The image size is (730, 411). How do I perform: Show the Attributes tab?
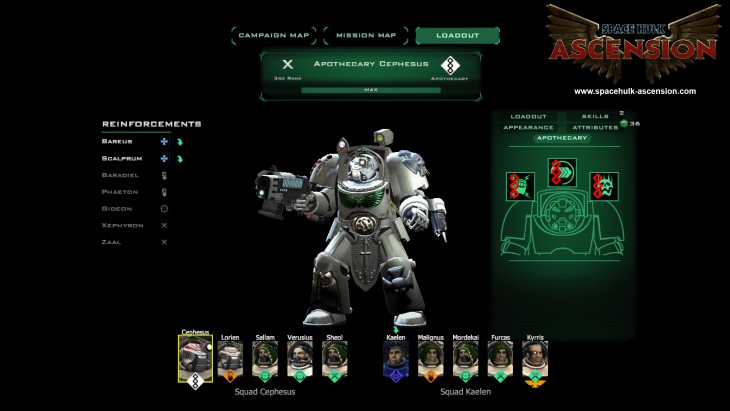(x=595, y=128)
